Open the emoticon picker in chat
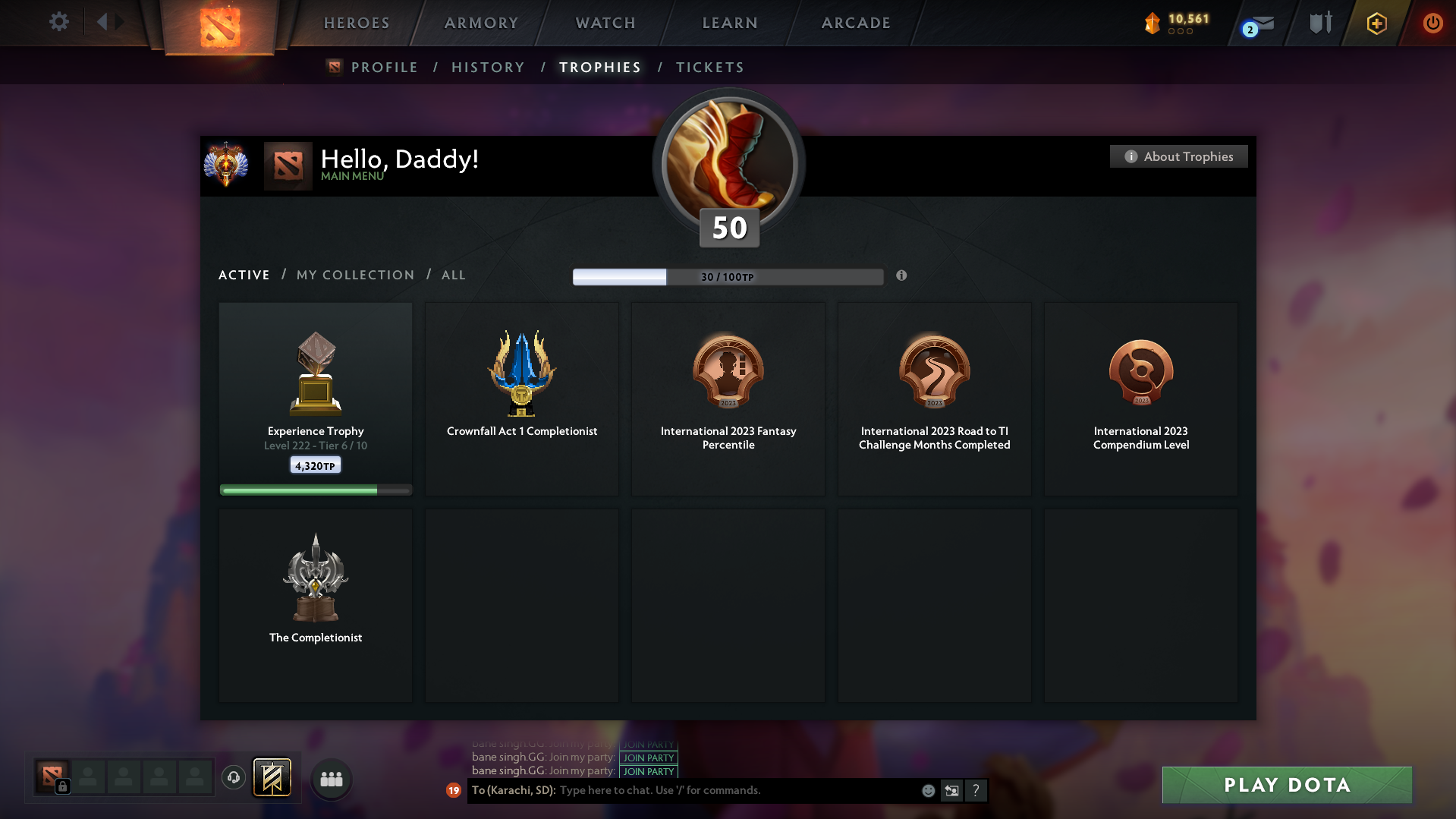1456x819 pixels. point(928,790)
